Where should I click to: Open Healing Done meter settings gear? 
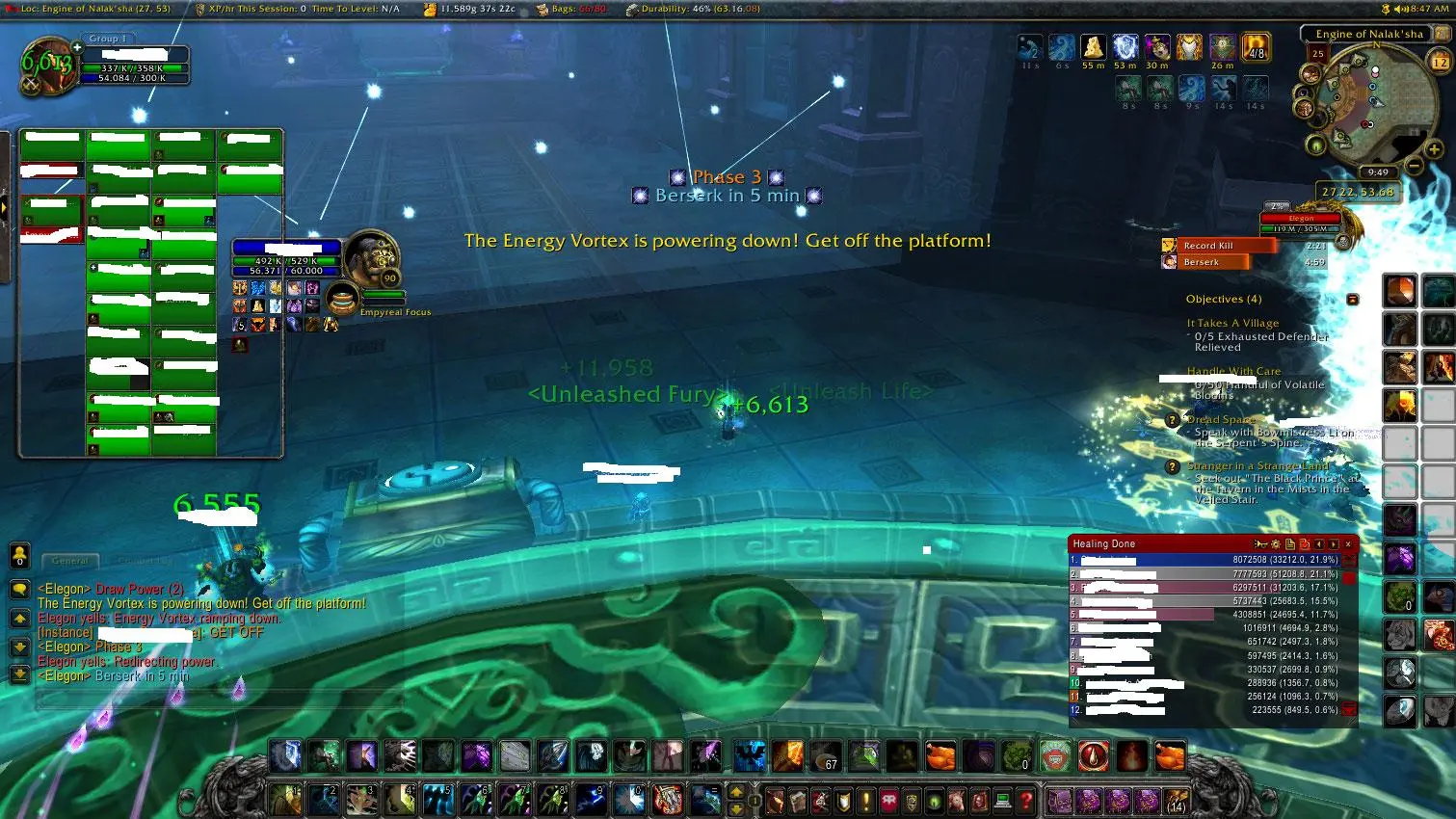1276,544
